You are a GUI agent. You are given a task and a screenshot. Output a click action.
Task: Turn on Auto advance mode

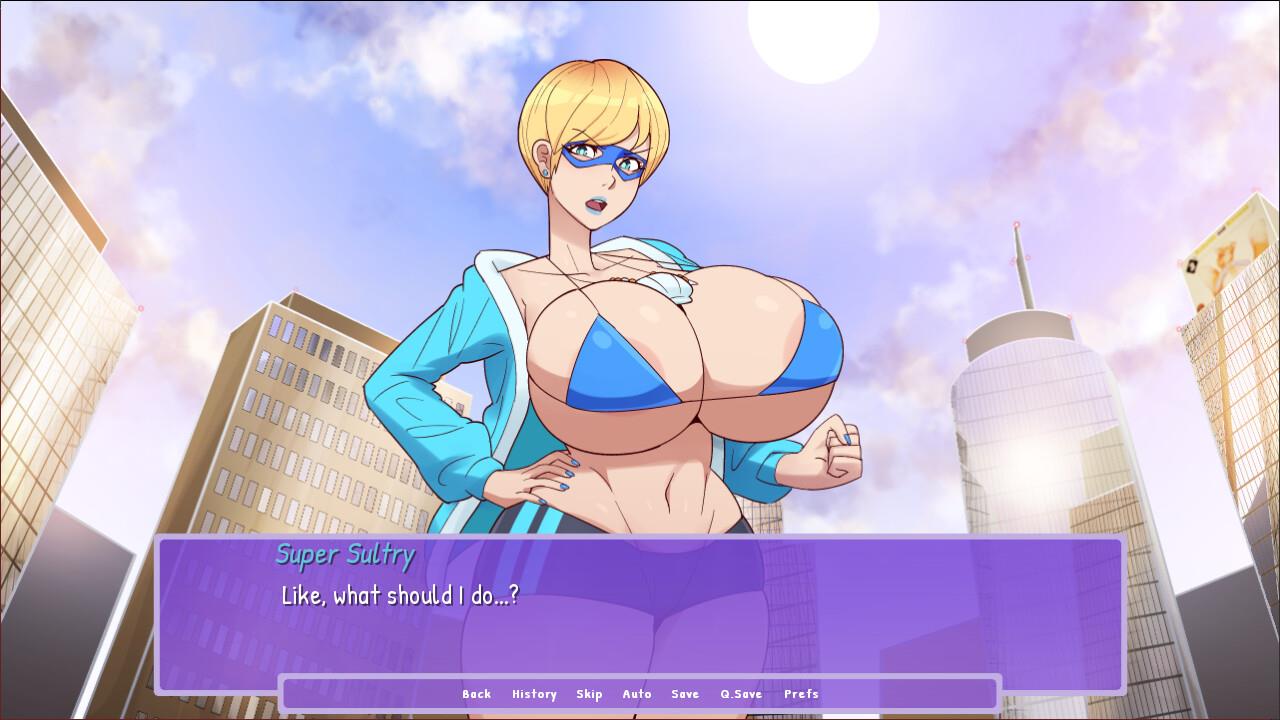[637, 694]
